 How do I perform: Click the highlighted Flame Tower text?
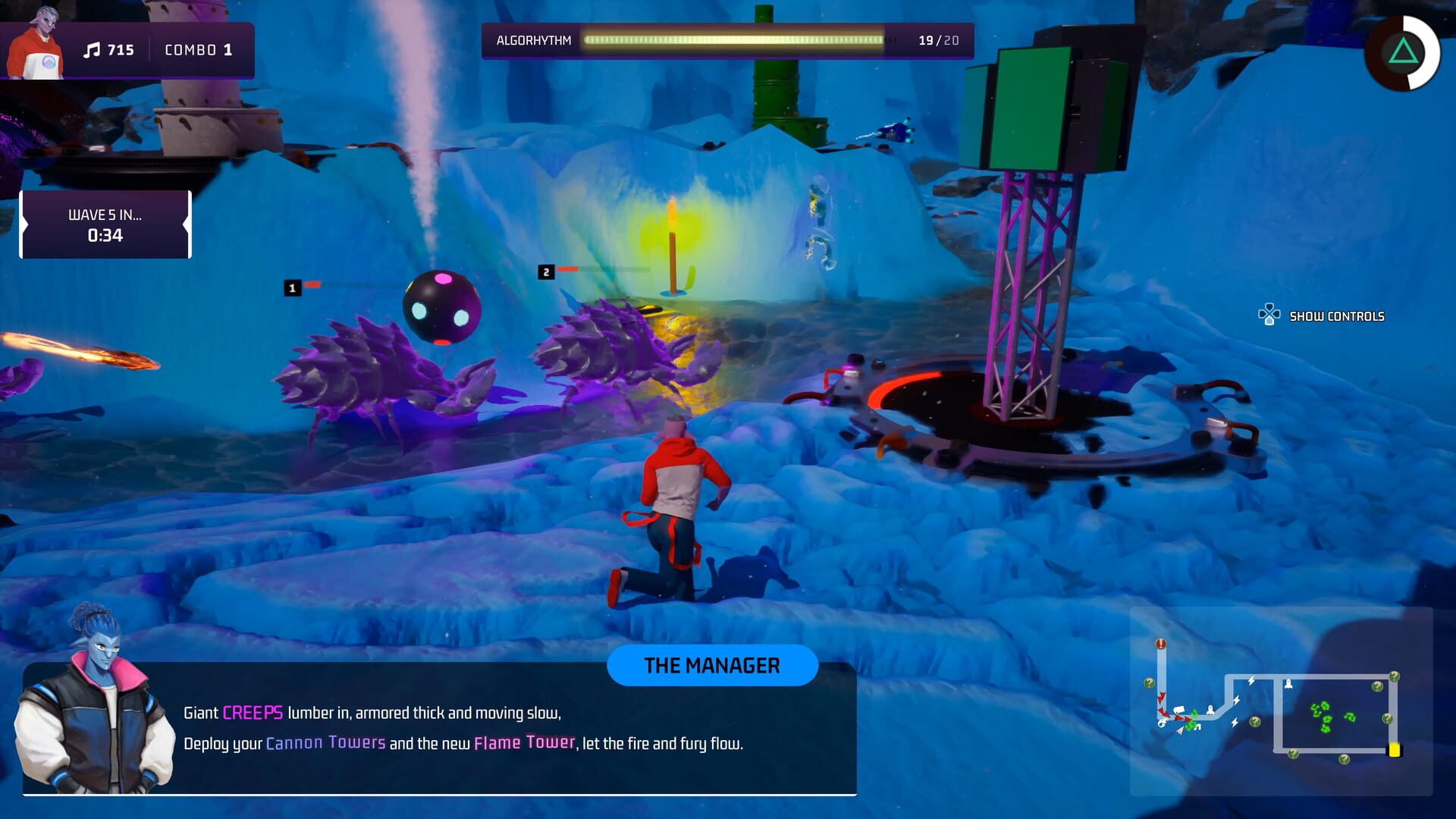pos(524,742)
